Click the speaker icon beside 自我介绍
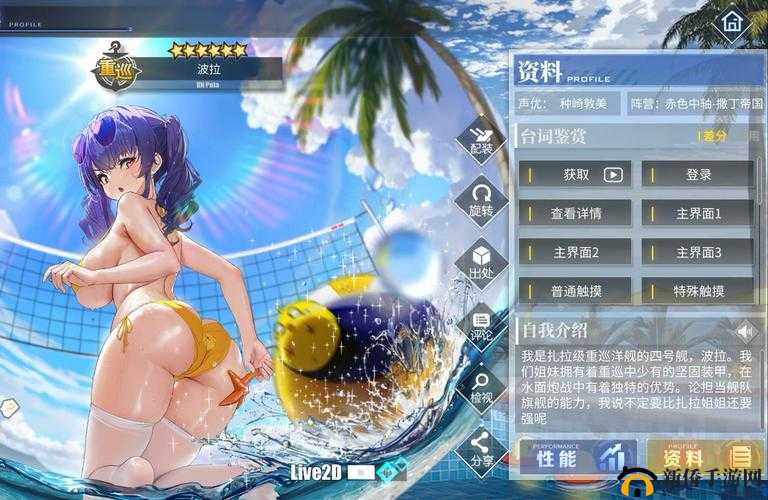768x500 pixels. point(745,329)
